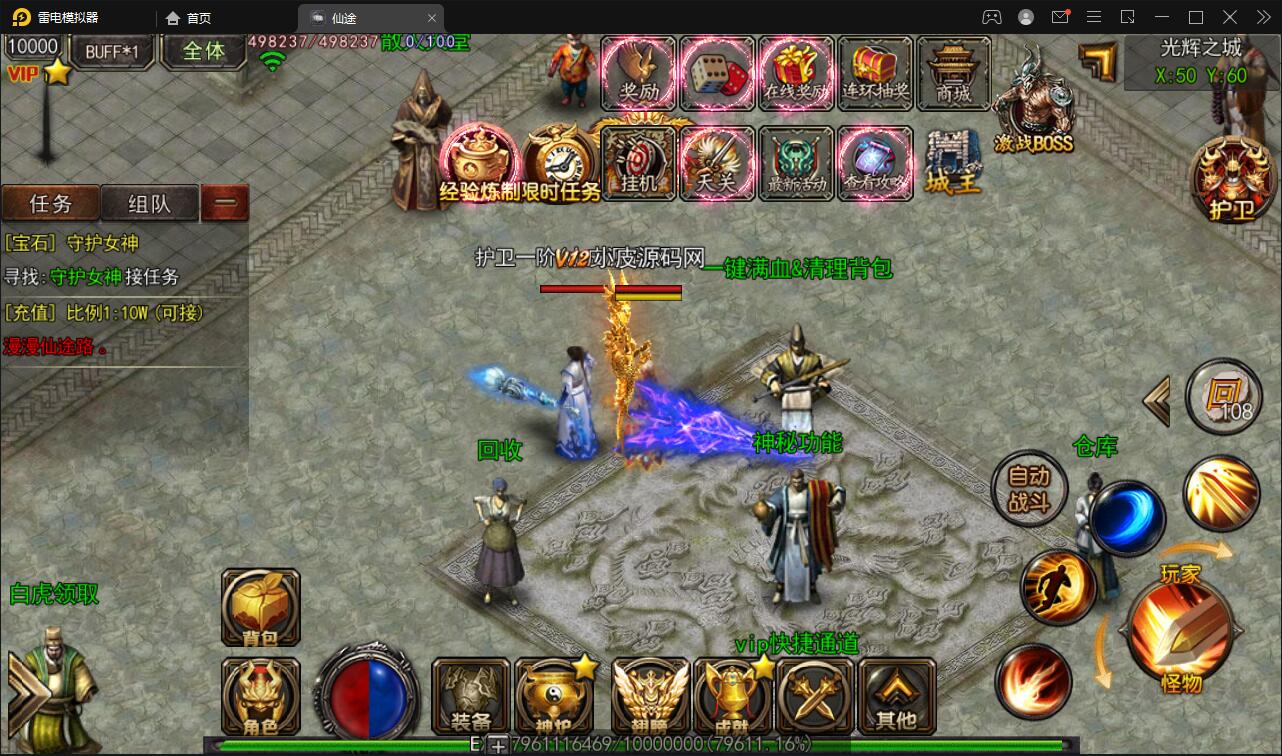Claim 在线奖励 online reward gift
This screenshot has height=756, width=1282.
796,72
